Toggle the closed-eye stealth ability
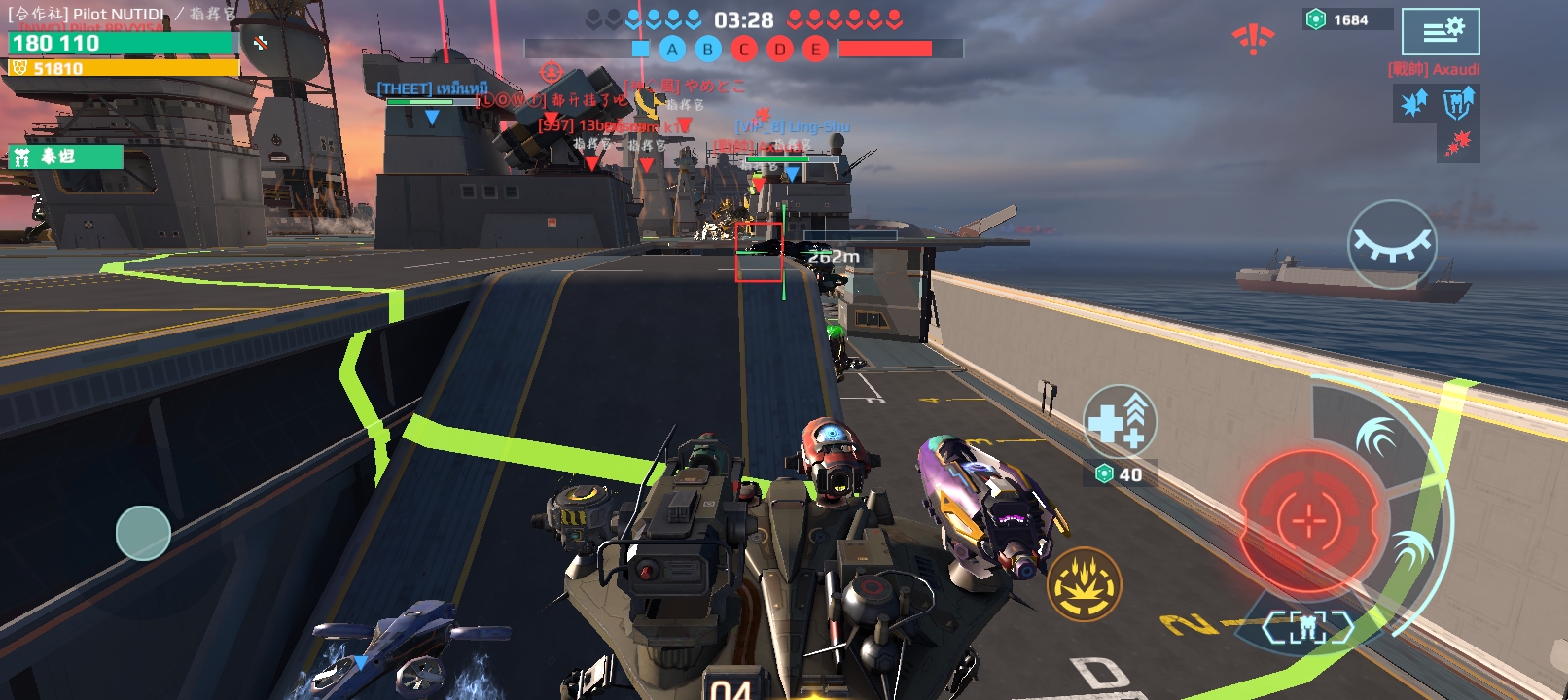Viewport: 1568px width, 700px height. tap(1392, 244)
